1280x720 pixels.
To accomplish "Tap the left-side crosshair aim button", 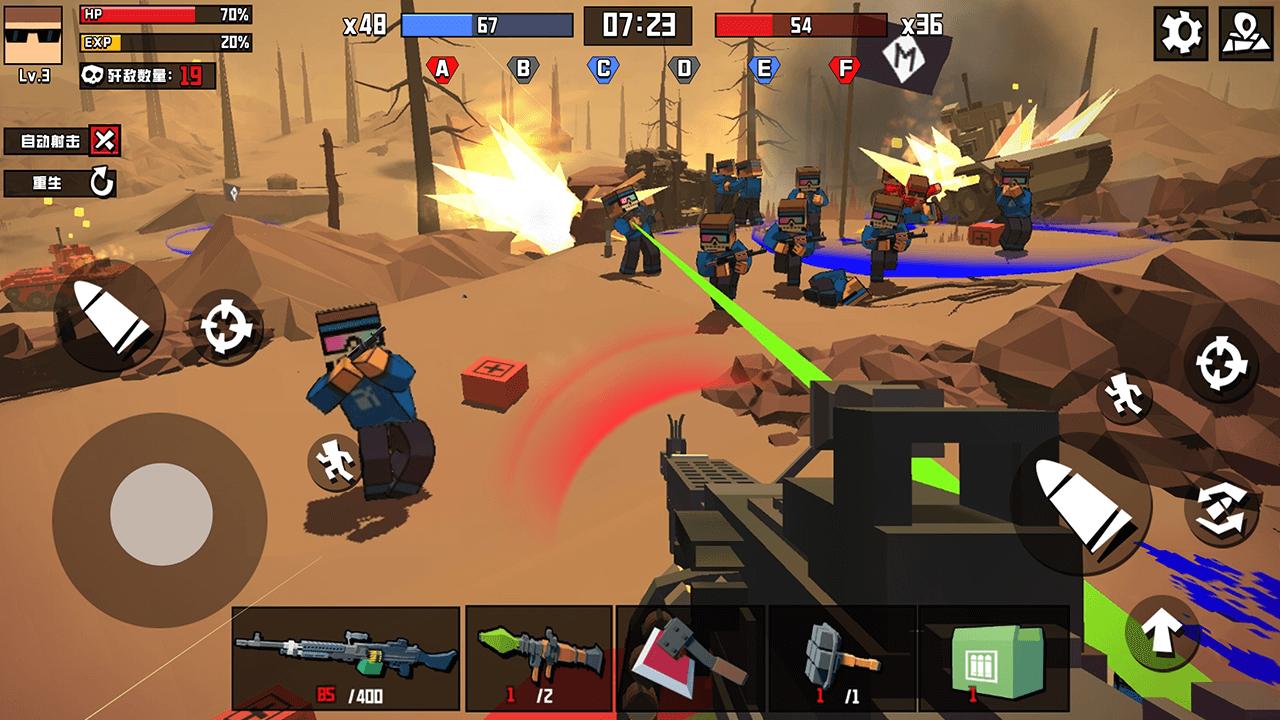I will [225, 326].
